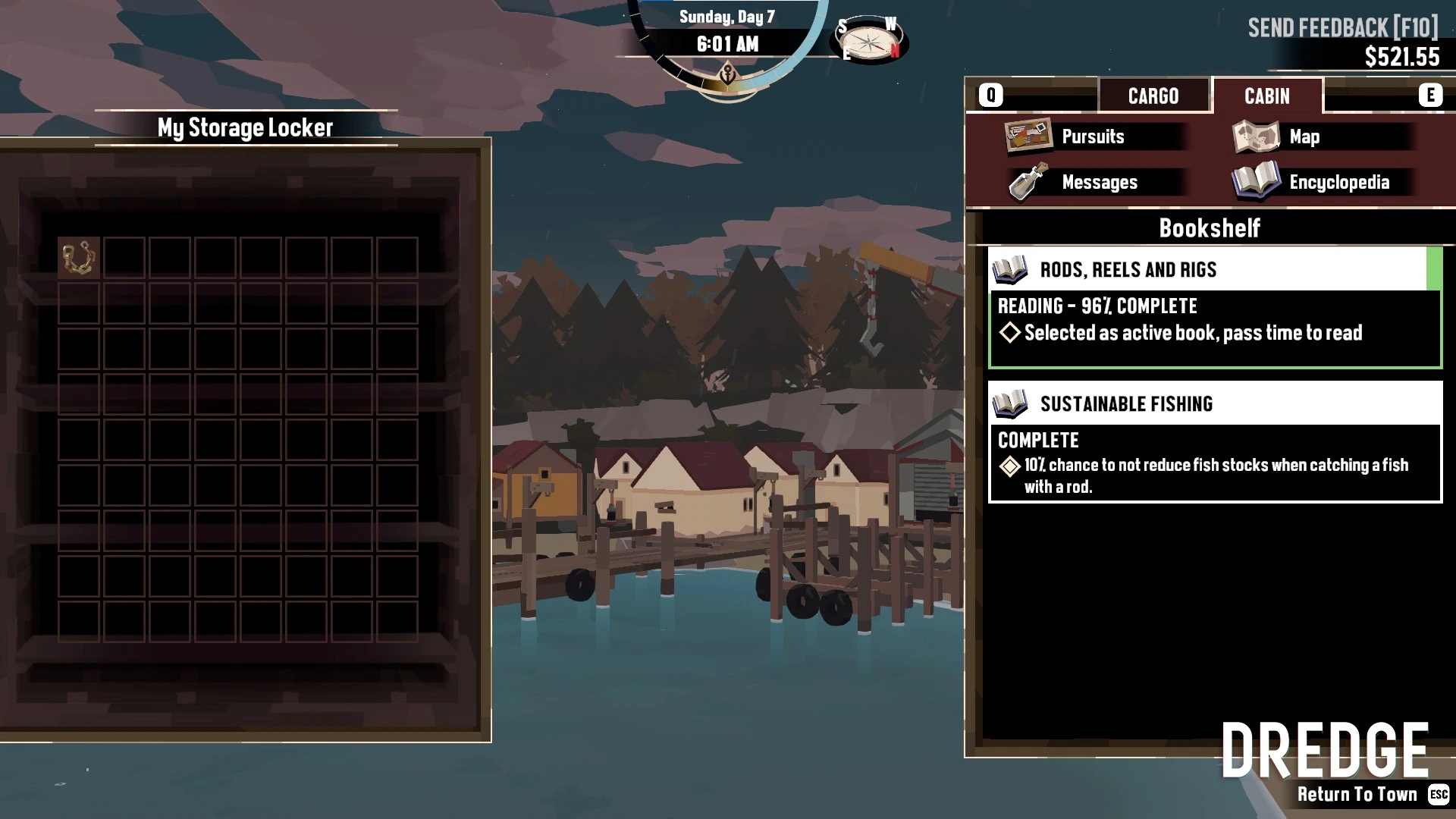Select the Cabin tab
The width and height of the screenshot is (1456, 819).
click(x=1266, y=96)
